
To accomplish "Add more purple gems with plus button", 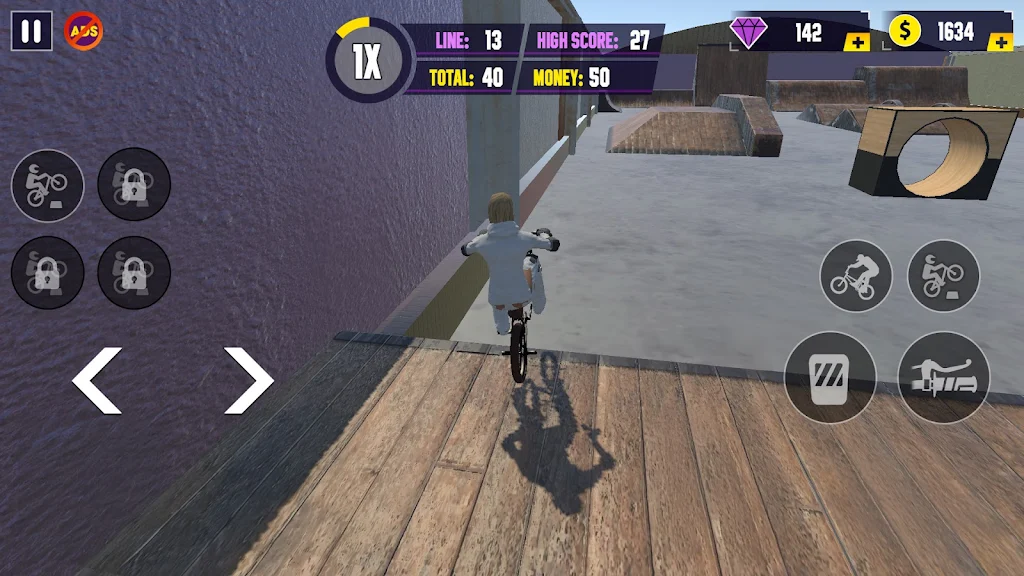I will (x=856, y=42).
